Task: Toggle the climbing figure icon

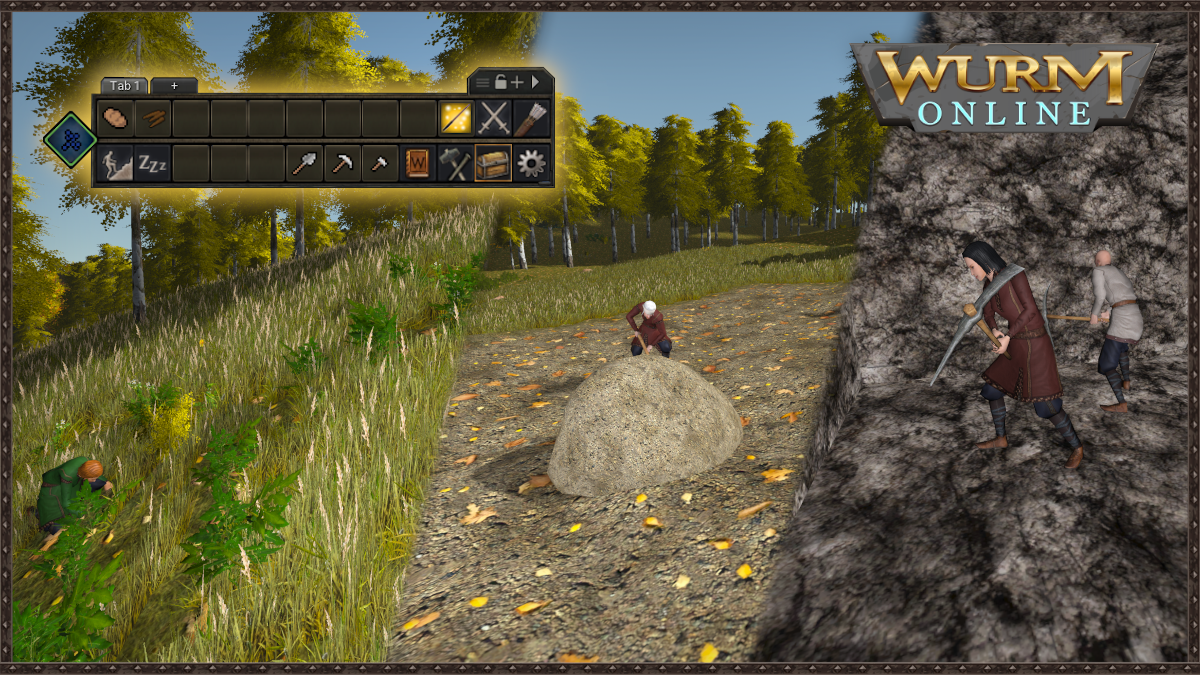Action: (115, 162)
